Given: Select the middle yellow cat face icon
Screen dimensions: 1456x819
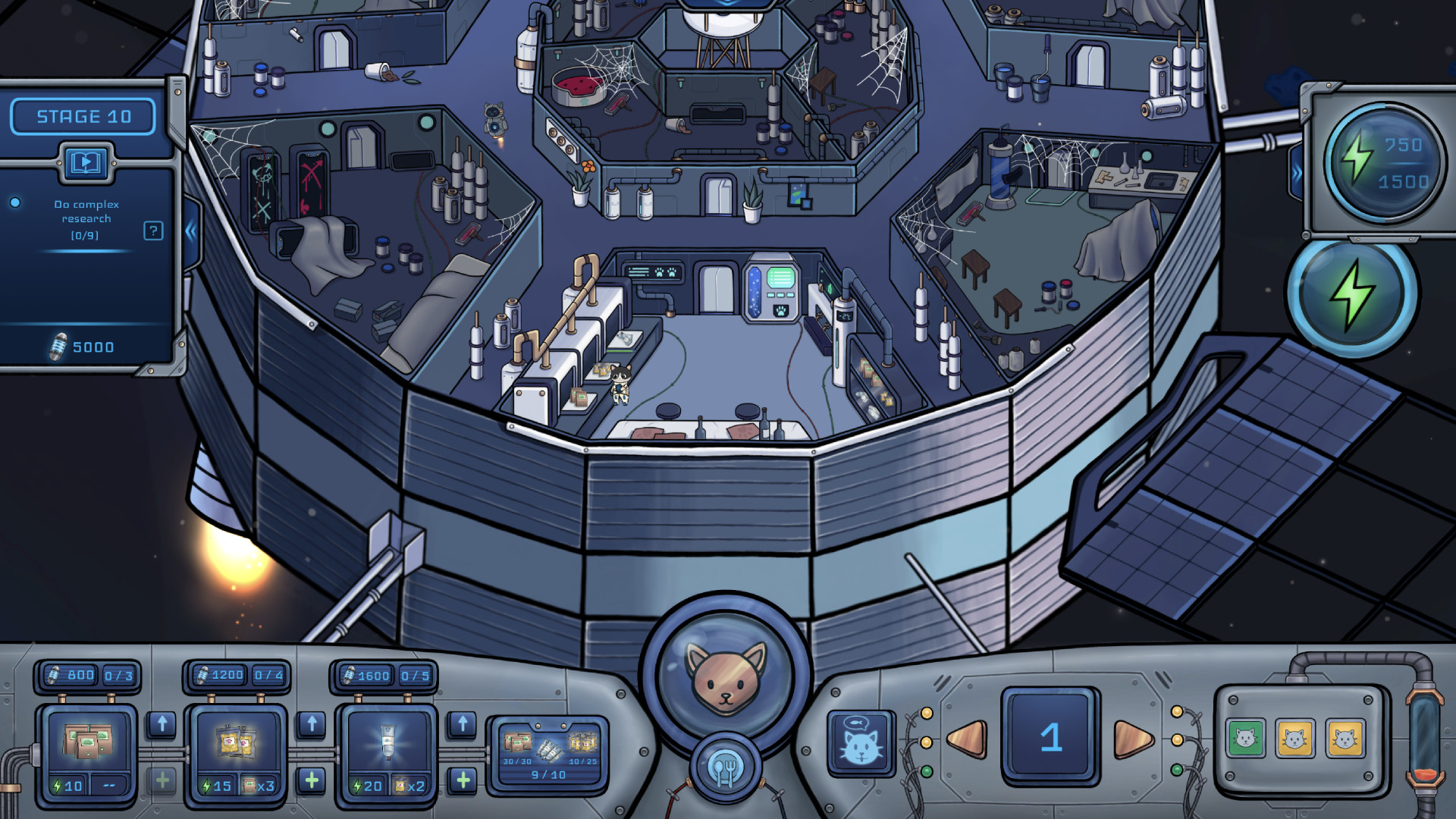Looking at the screenshot, I should click(x=1294, y=737).
